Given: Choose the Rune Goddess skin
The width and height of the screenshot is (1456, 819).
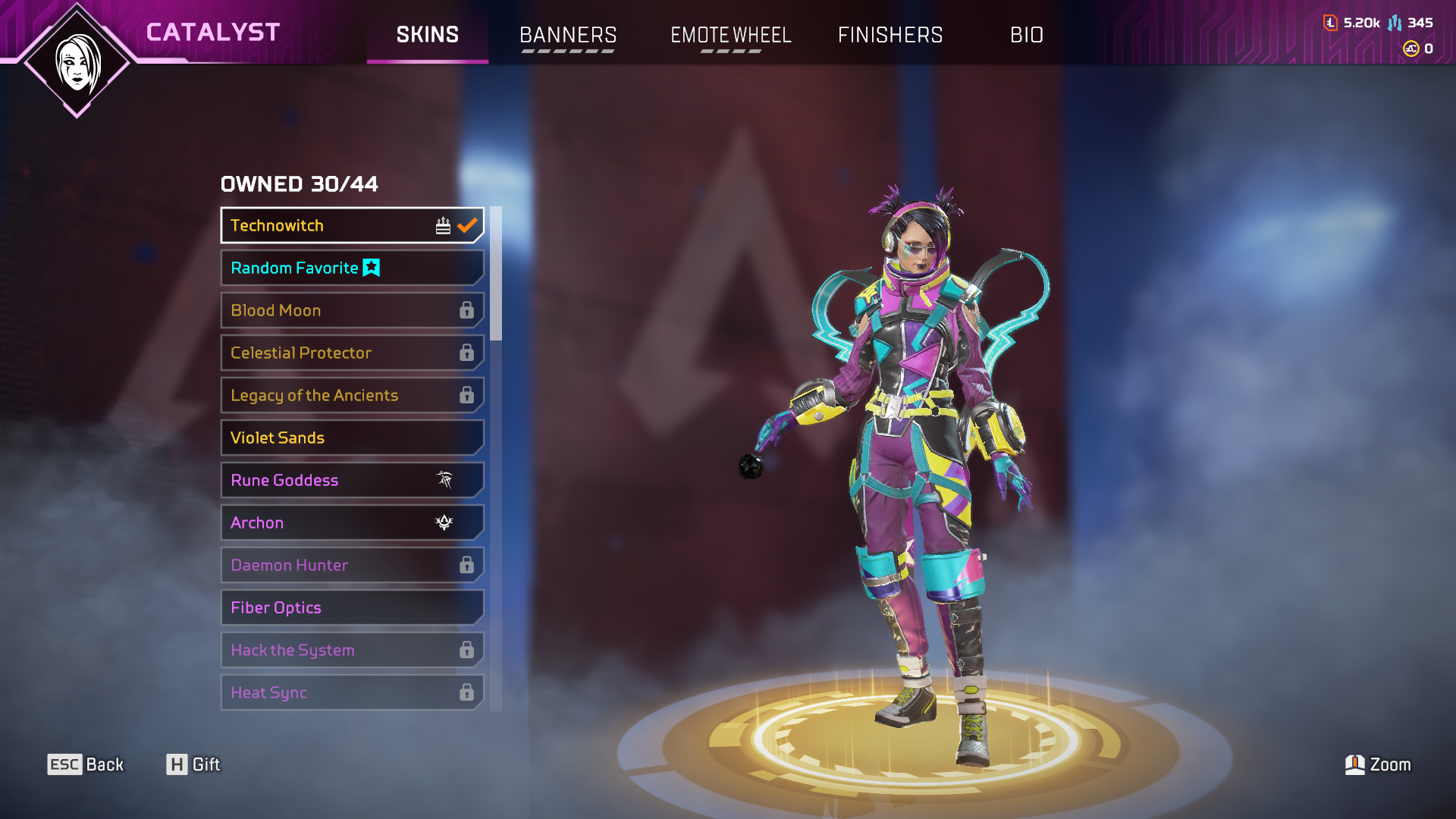Looking at the screenshot, I should point(352,480).
